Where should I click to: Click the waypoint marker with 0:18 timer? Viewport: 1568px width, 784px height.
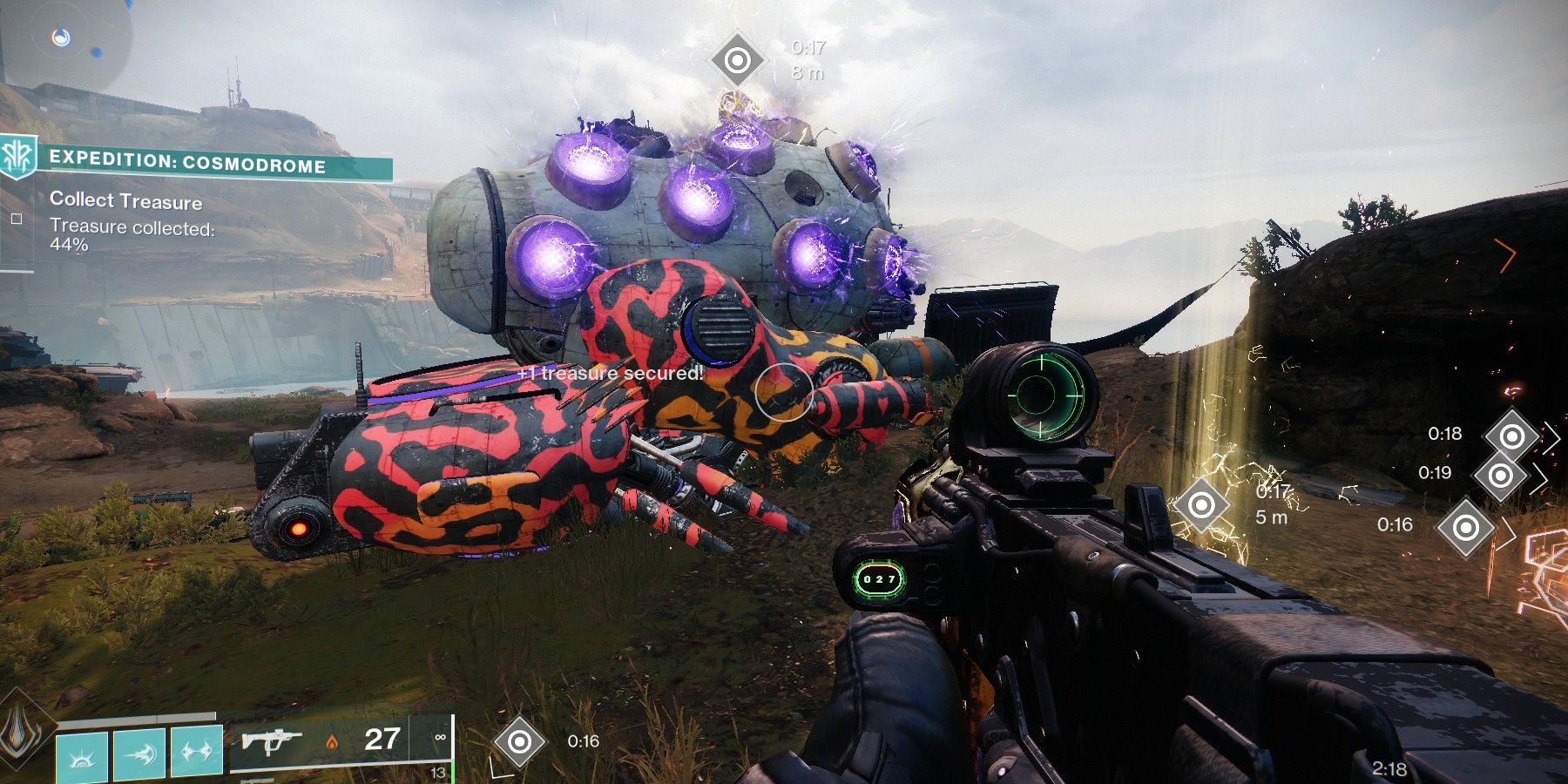point(1512,436)
